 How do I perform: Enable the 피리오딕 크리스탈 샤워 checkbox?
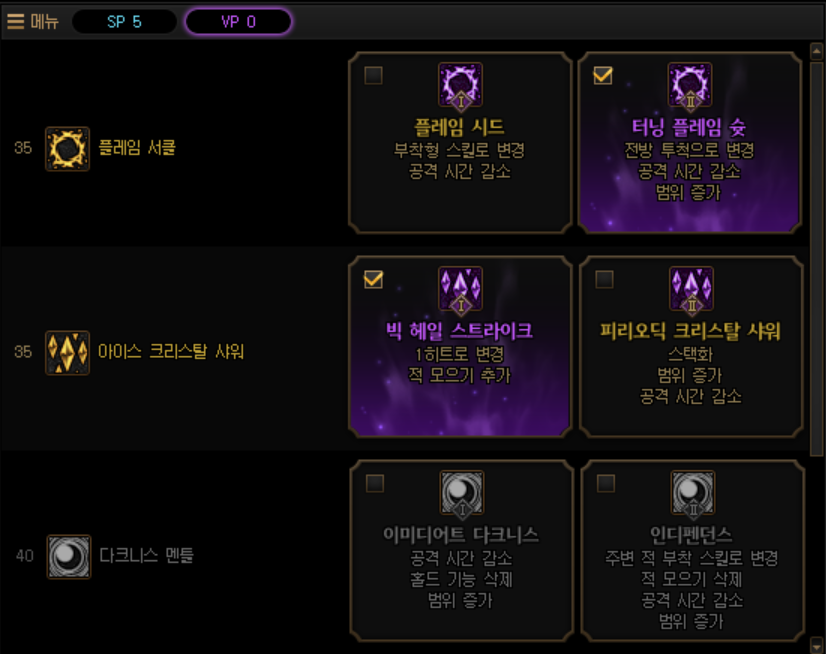(604, 280)
